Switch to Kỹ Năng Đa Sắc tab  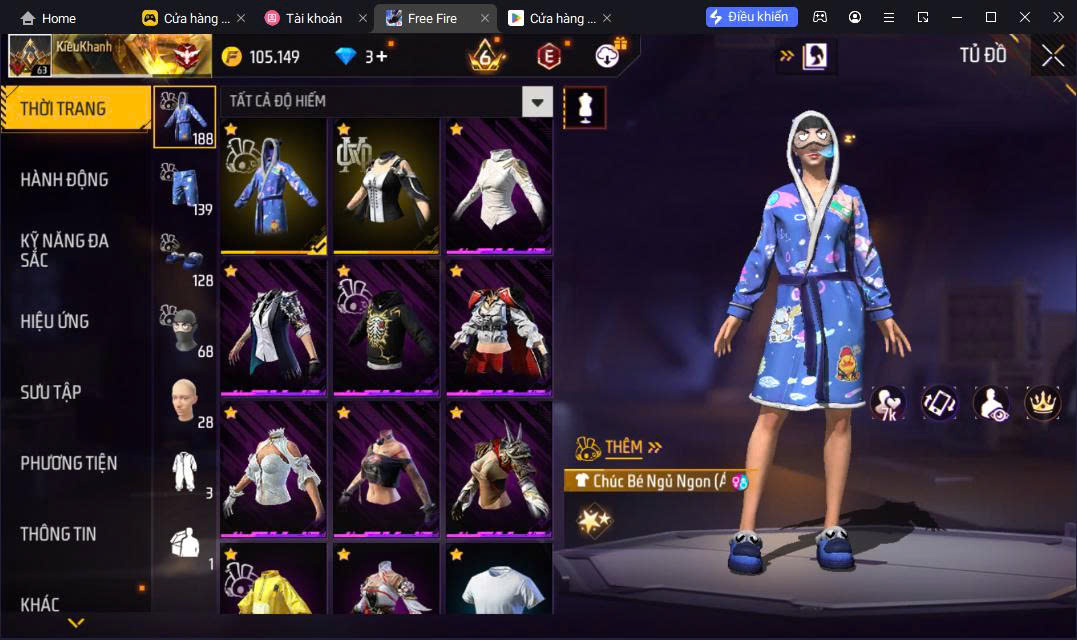64,250
